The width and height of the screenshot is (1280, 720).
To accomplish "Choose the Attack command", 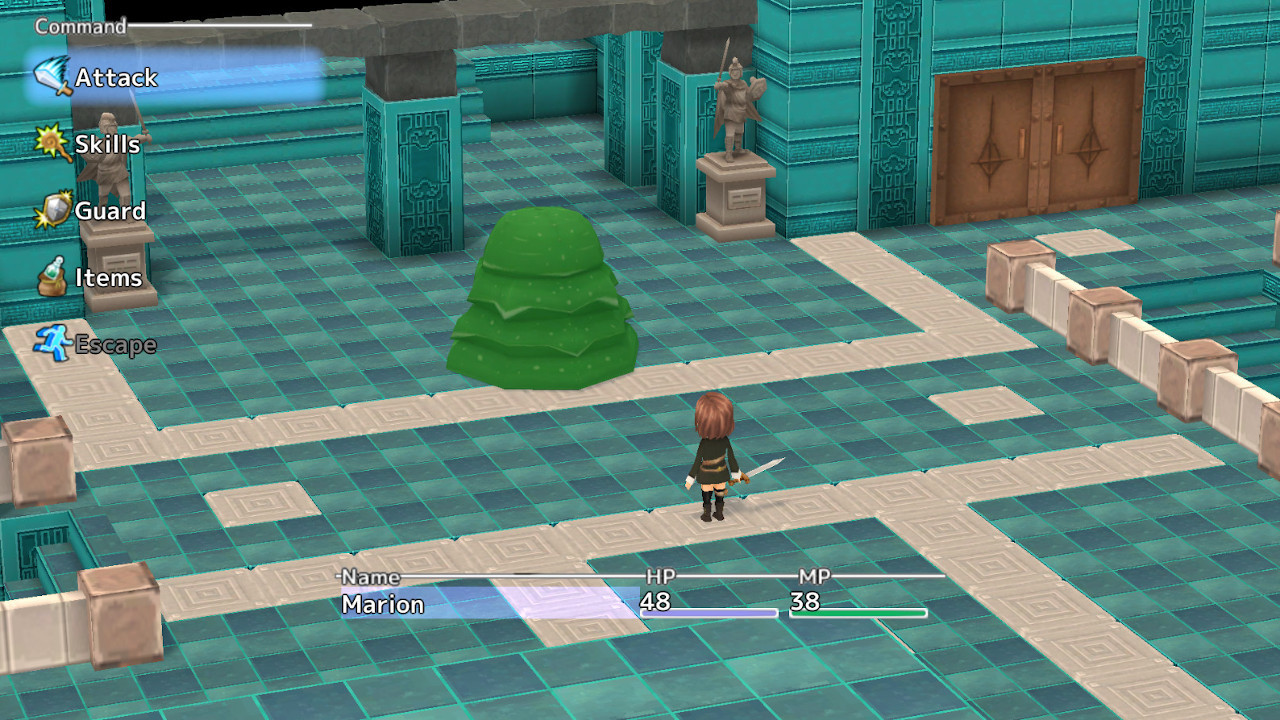I will click(118, 77).
